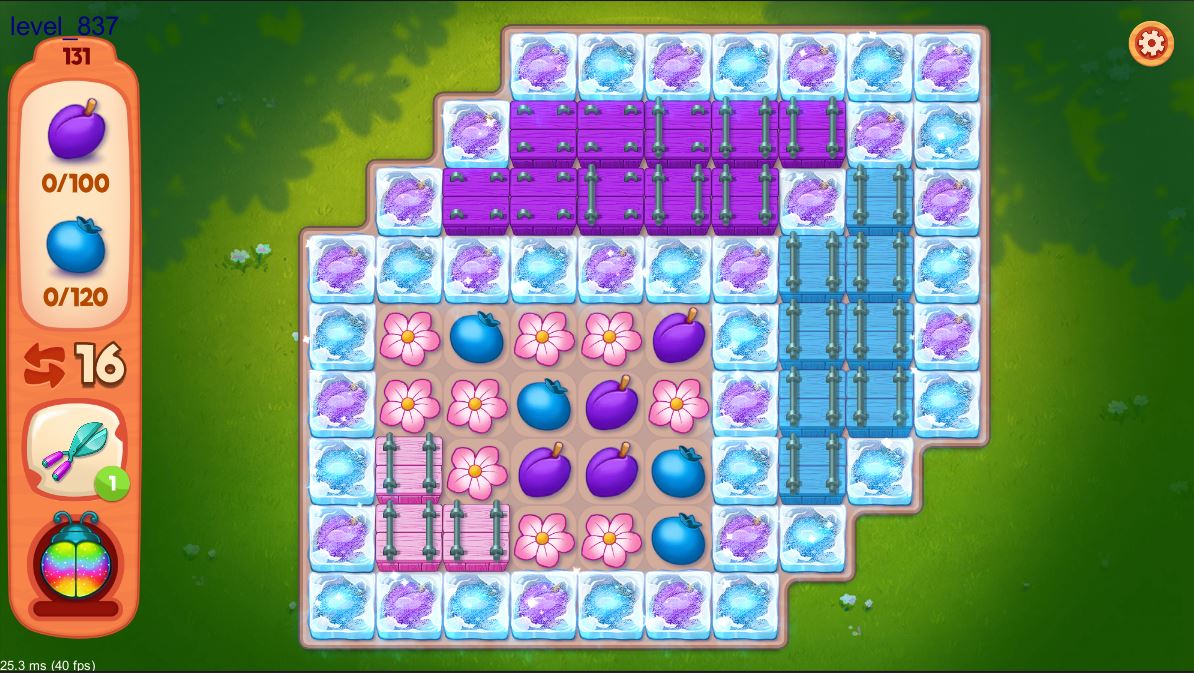Activate the rainbow beetle booster
The height and width of the screenshot is (673, 1194).
pyautogui.click(x=75, y=560)
